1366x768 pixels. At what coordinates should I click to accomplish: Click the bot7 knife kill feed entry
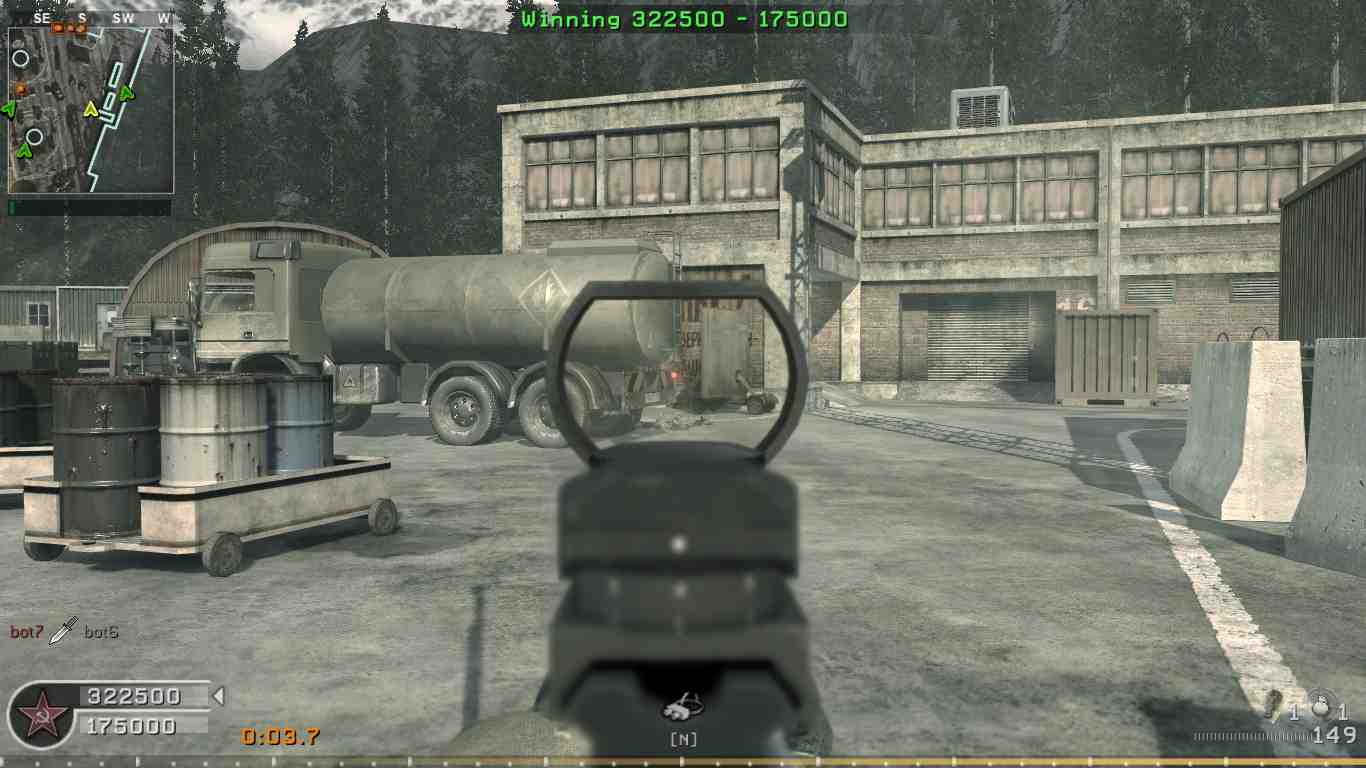(65, 631)
